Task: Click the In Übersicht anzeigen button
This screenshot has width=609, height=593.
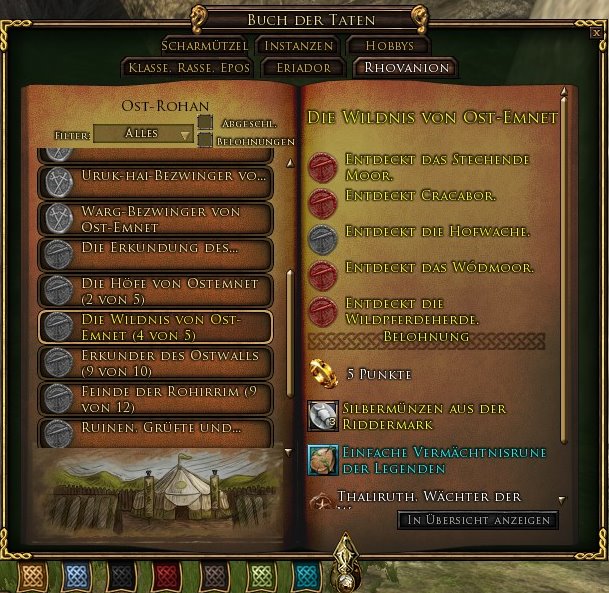Action: (x=478, y=520)
